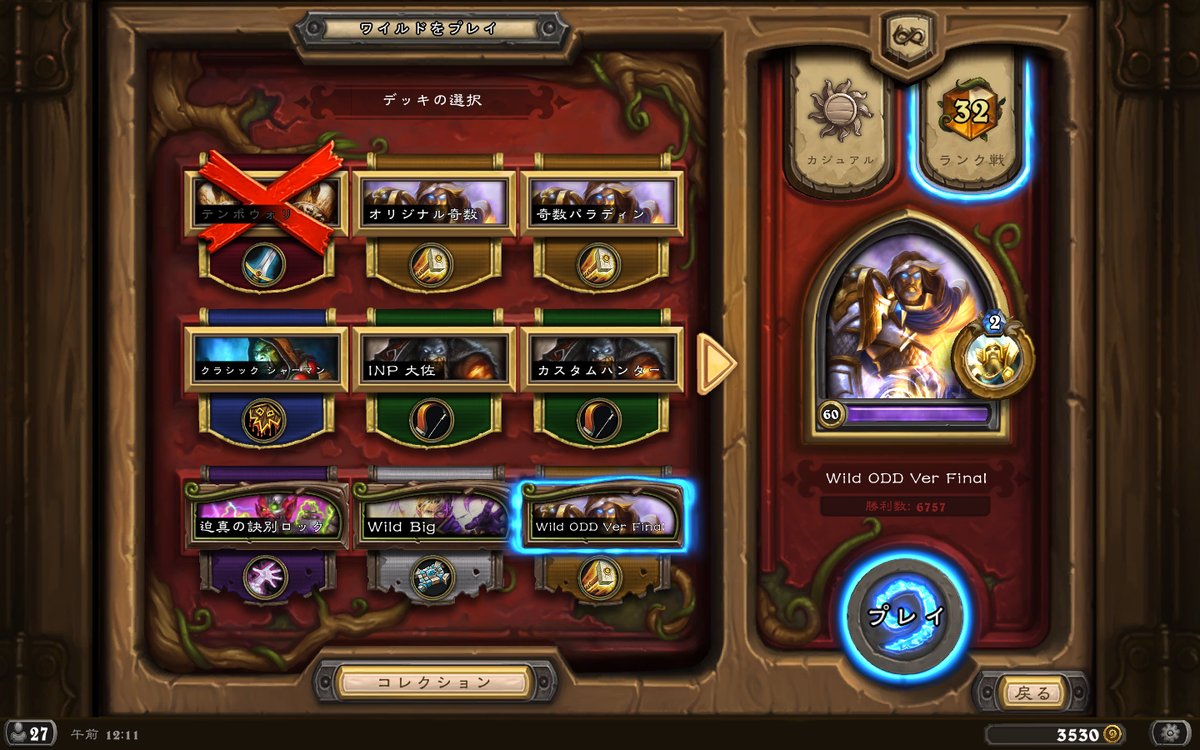The image size is (1200, 750).
Task: Pick the 迫真の訣別ロック warlock deck
Action: click(x=265, y=515)
